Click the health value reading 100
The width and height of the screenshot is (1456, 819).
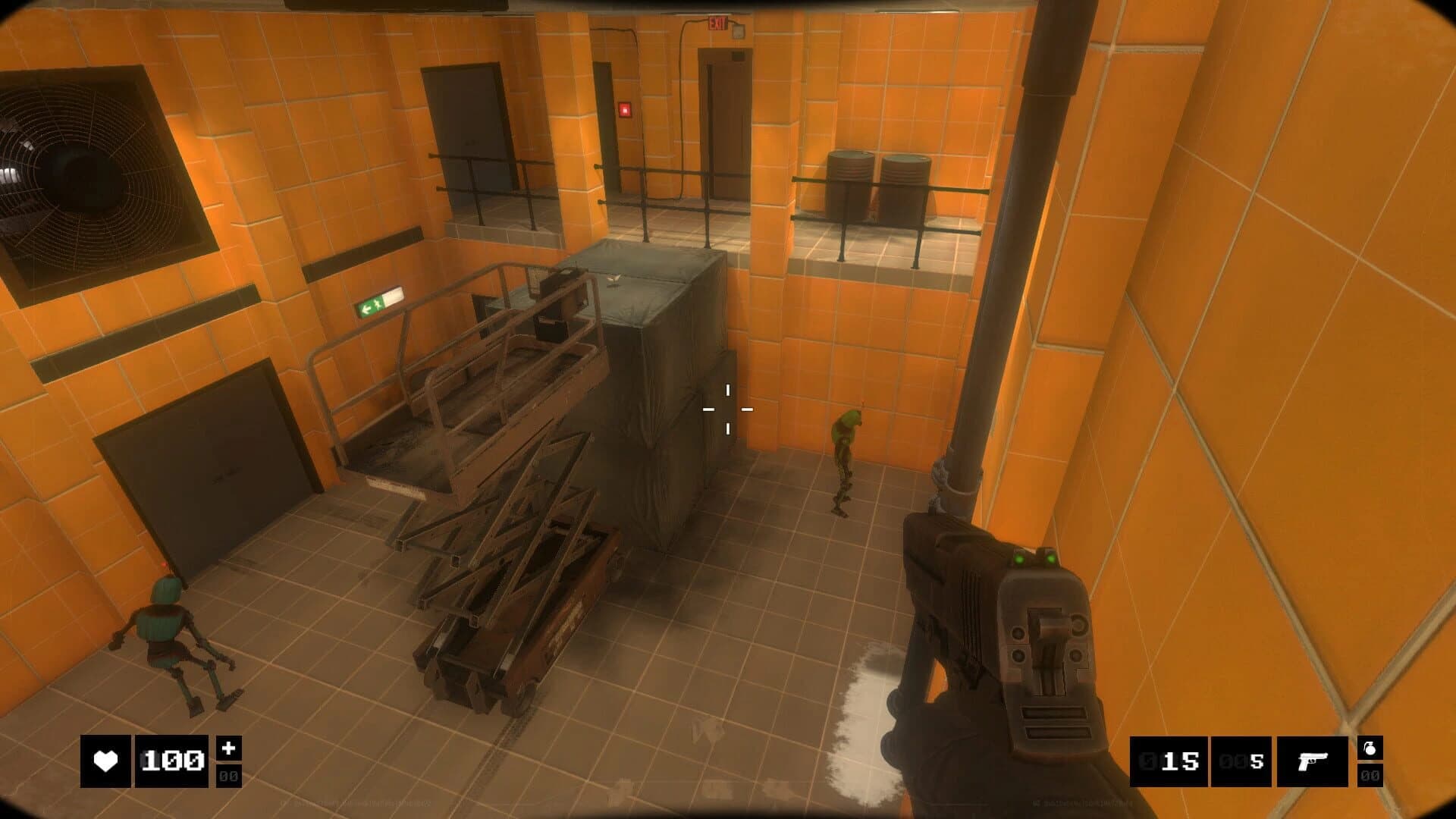[173, 761]
